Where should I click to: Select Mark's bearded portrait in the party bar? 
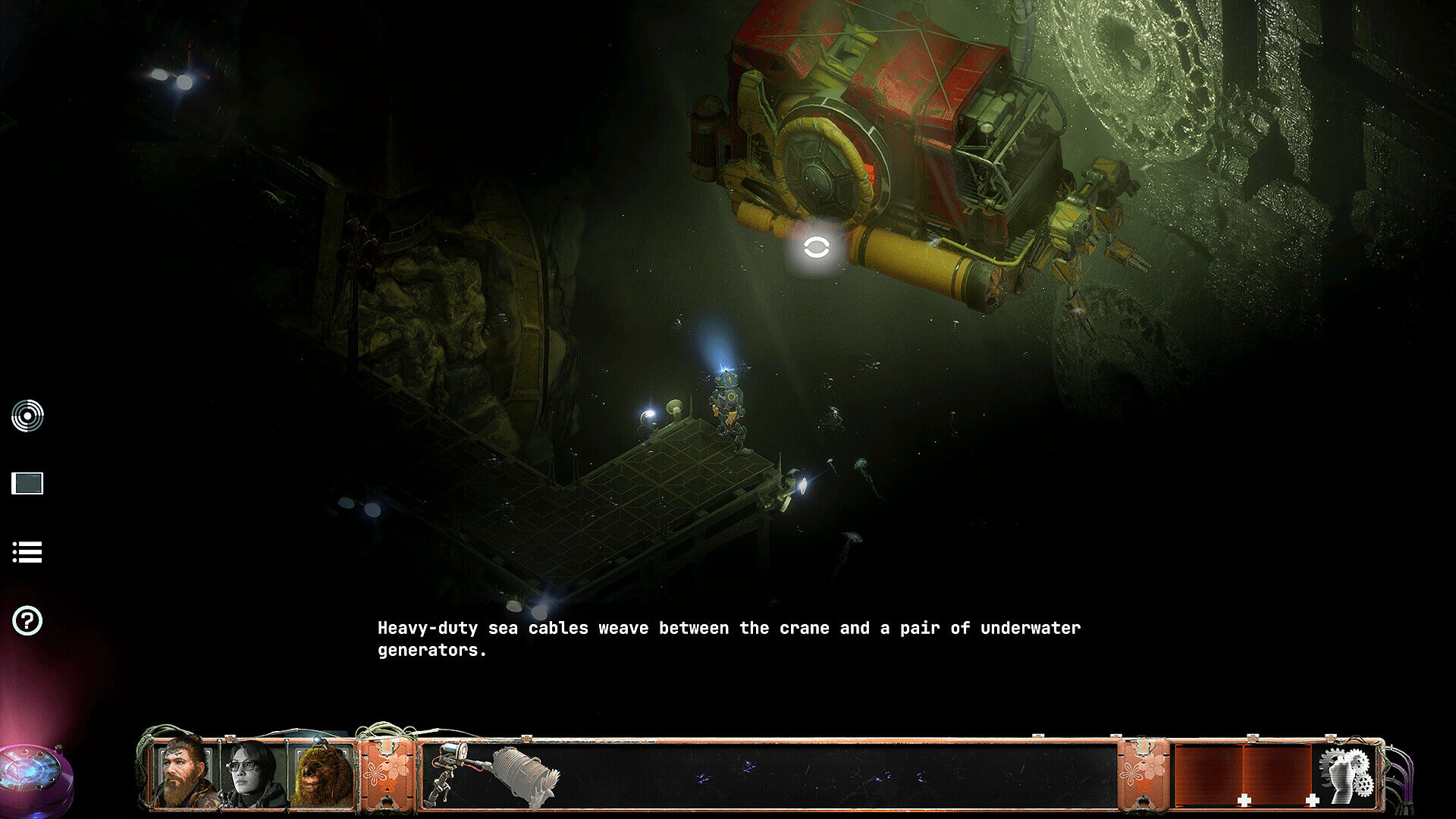point(180,773)
